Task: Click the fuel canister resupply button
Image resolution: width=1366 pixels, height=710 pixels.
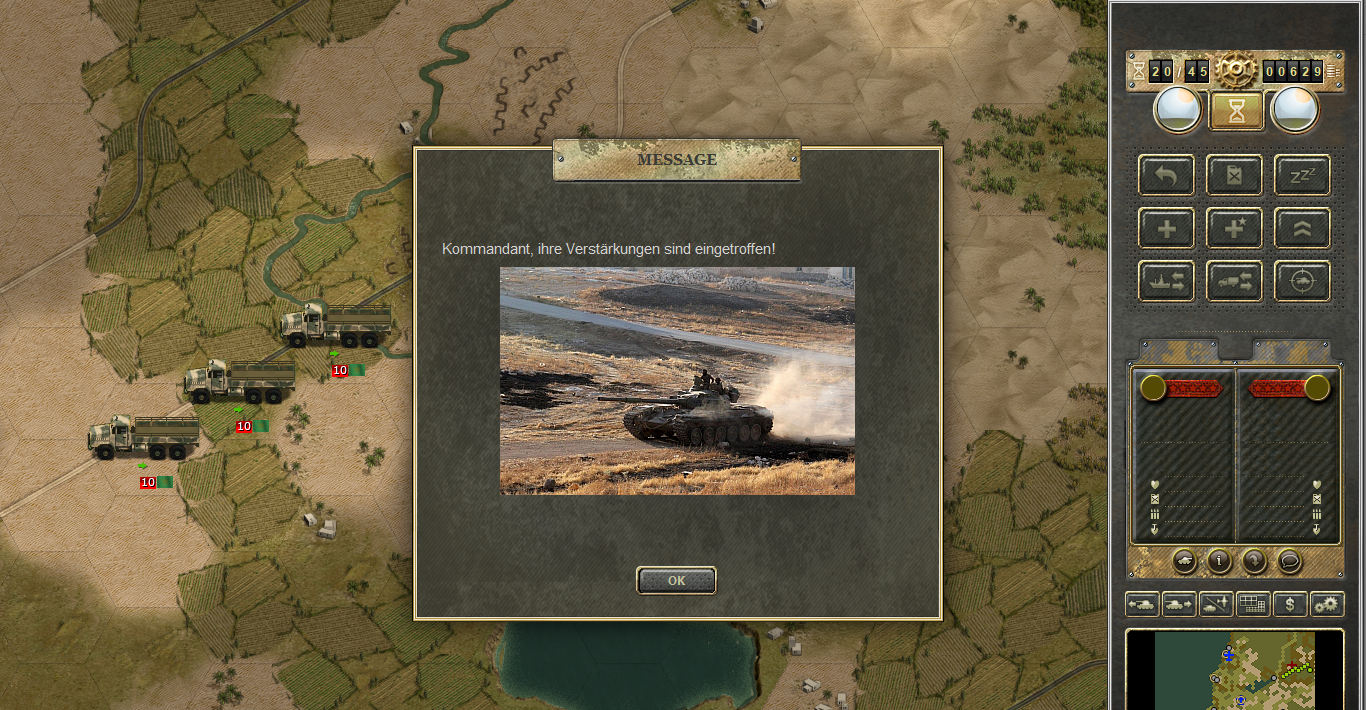Action: click(x=1234, y=175)
